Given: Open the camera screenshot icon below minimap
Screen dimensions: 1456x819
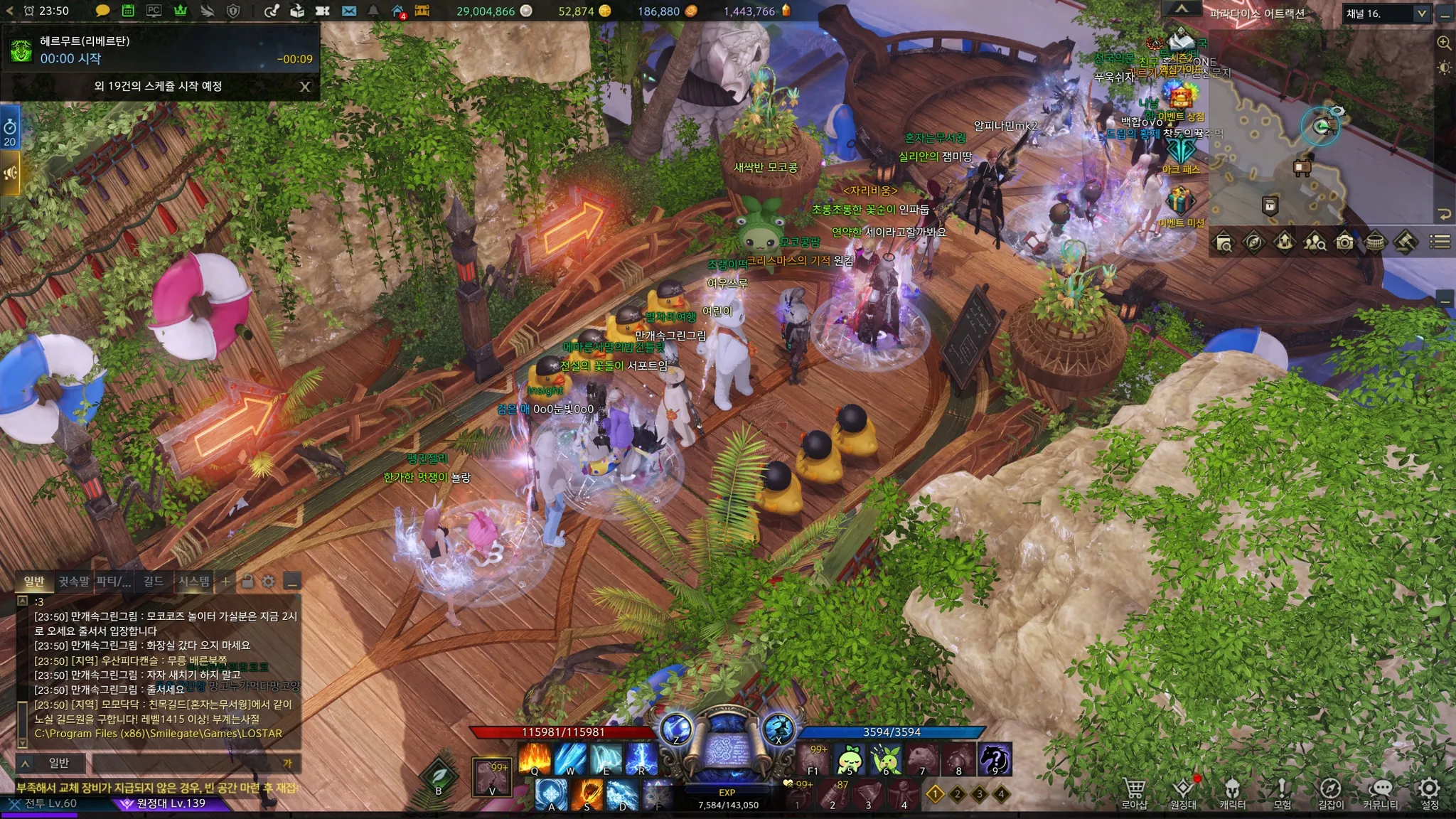Looking at the screenshot, I should pos(1344,242).
